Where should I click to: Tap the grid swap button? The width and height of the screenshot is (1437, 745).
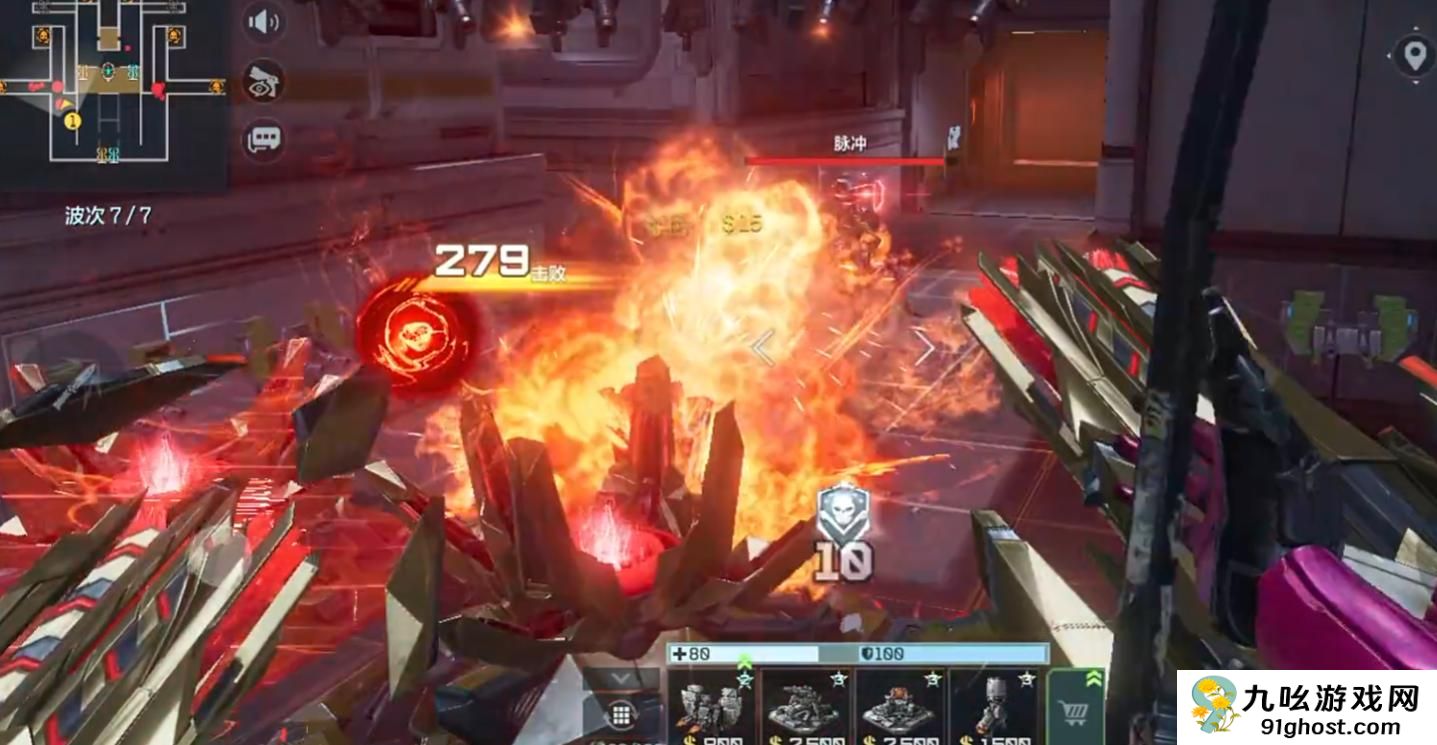point(621,715)
